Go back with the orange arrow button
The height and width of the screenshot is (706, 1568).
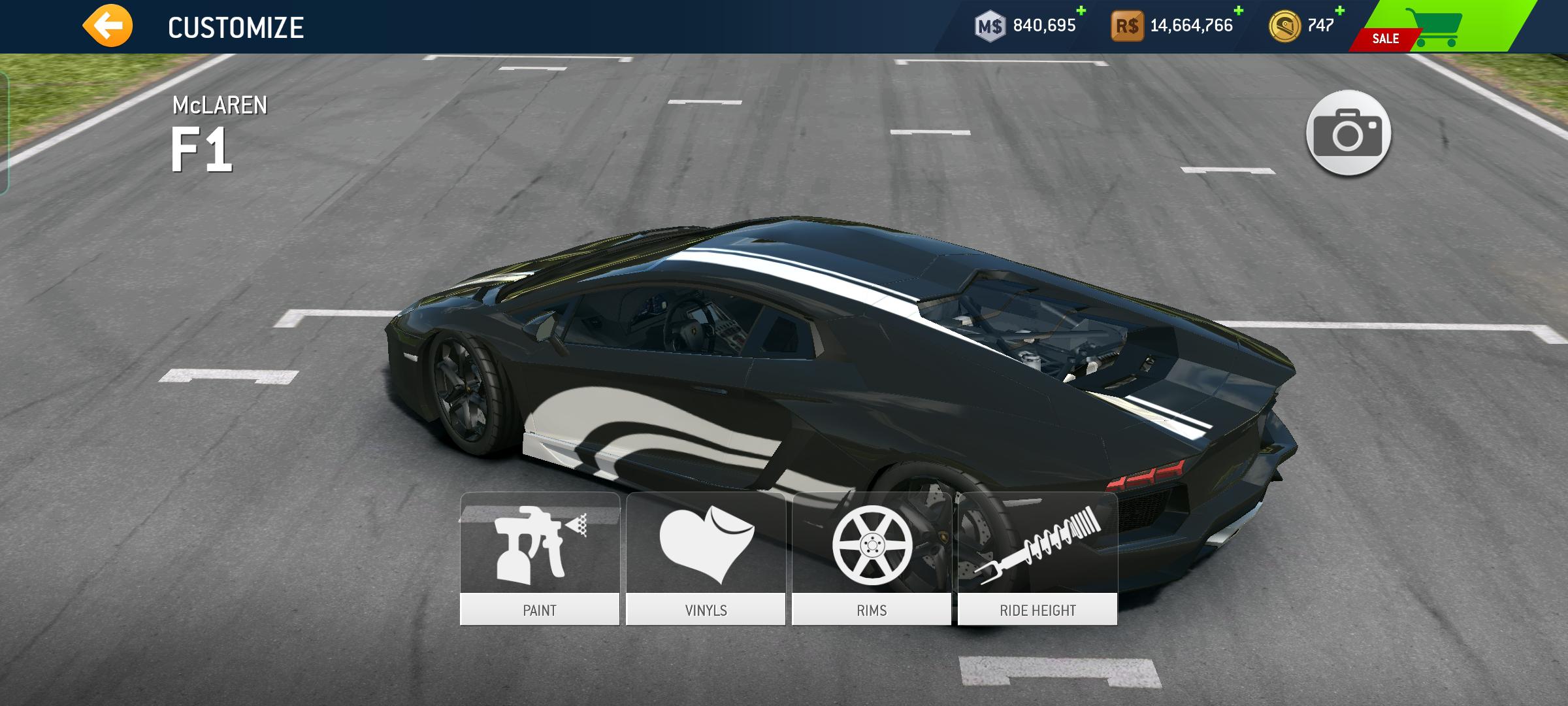pyautogui.click(x=107, y=26)
